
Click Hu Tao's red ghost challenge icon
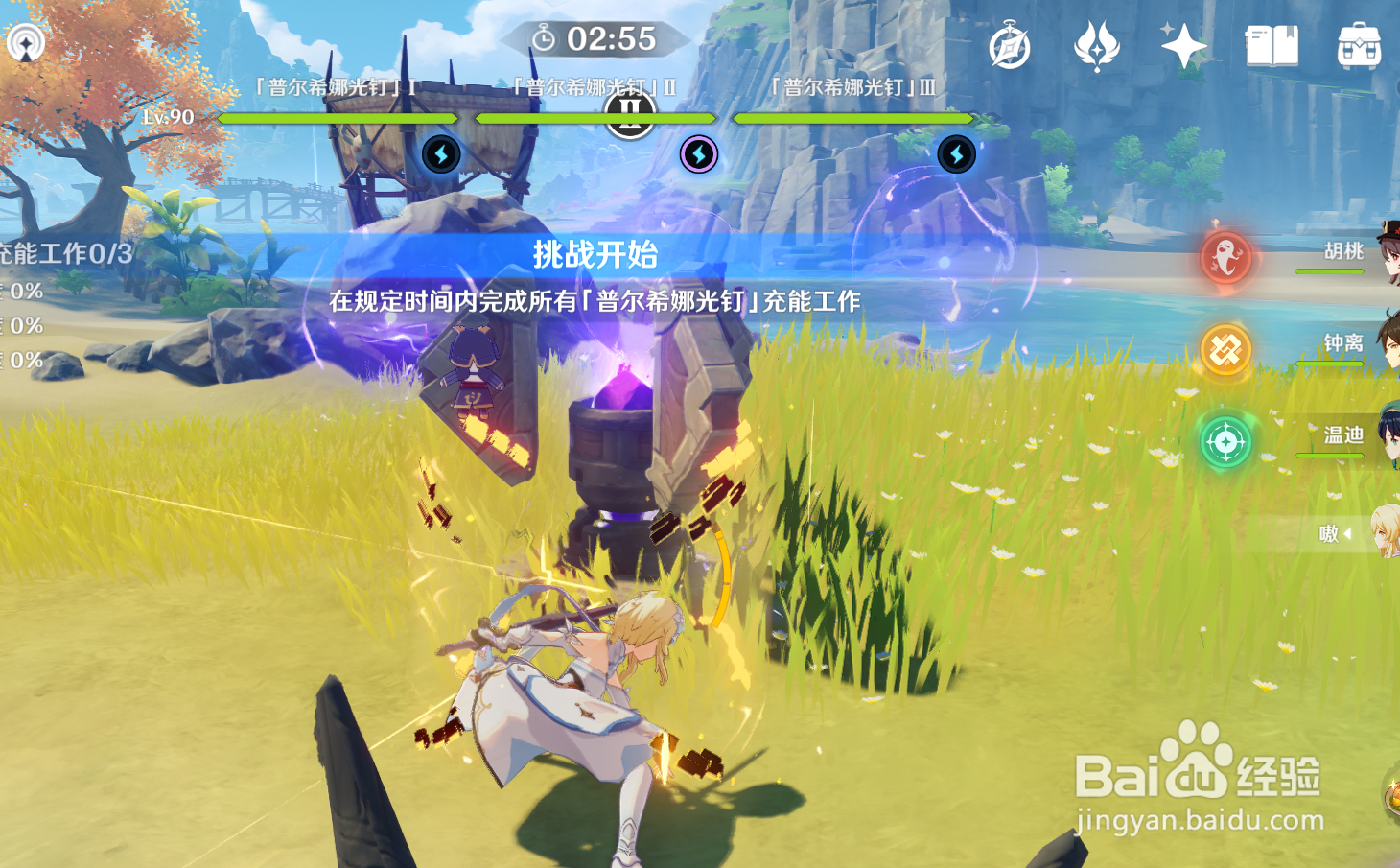click(x=1228, y=255)
